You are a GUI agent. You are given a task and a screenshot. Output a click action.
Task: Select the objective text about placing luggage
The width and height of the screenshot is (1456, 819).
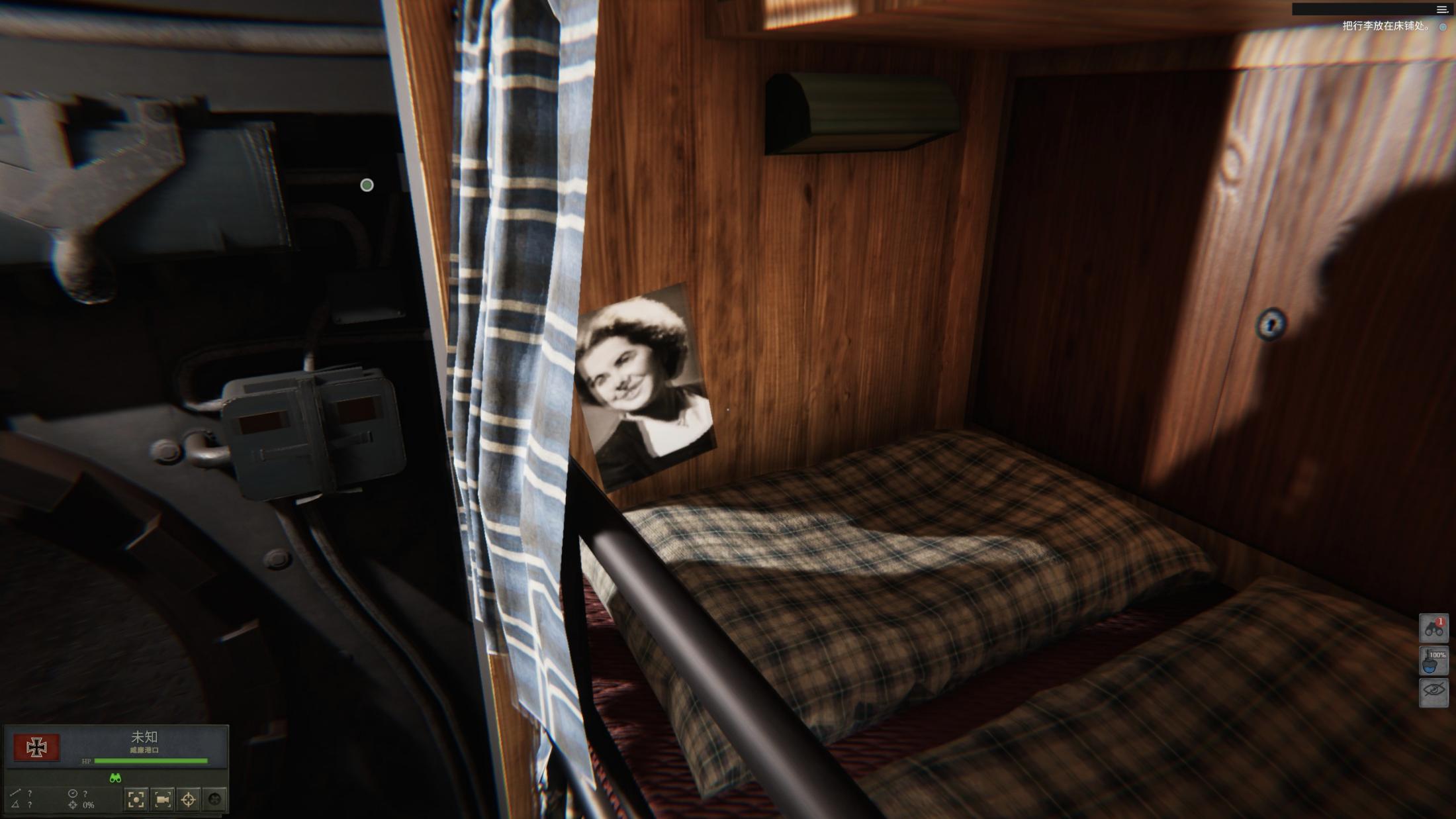coord(1385,26)
